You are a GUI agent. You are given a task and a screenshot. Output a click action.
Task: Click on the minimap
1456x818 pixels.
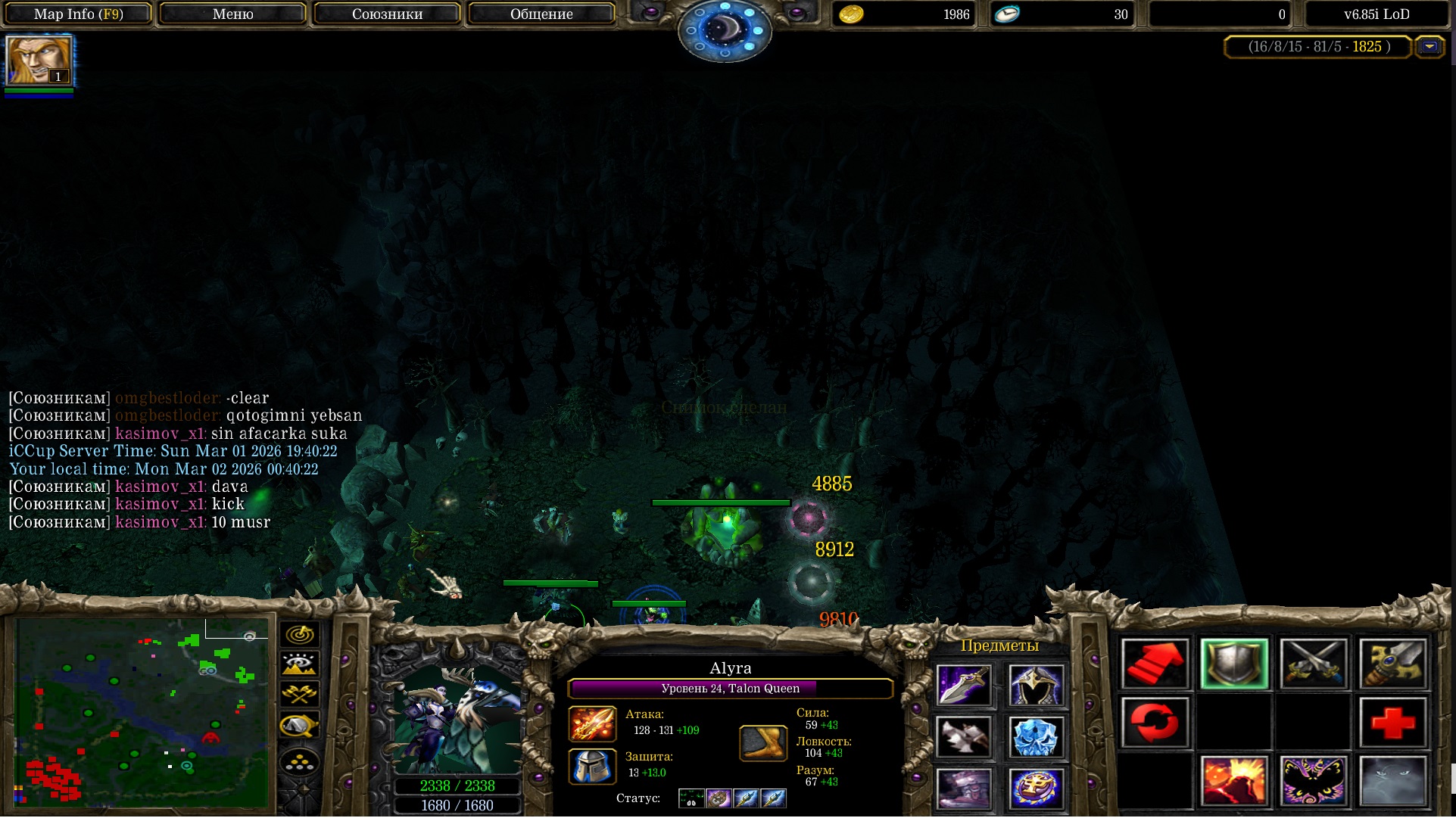pos(142,713)
